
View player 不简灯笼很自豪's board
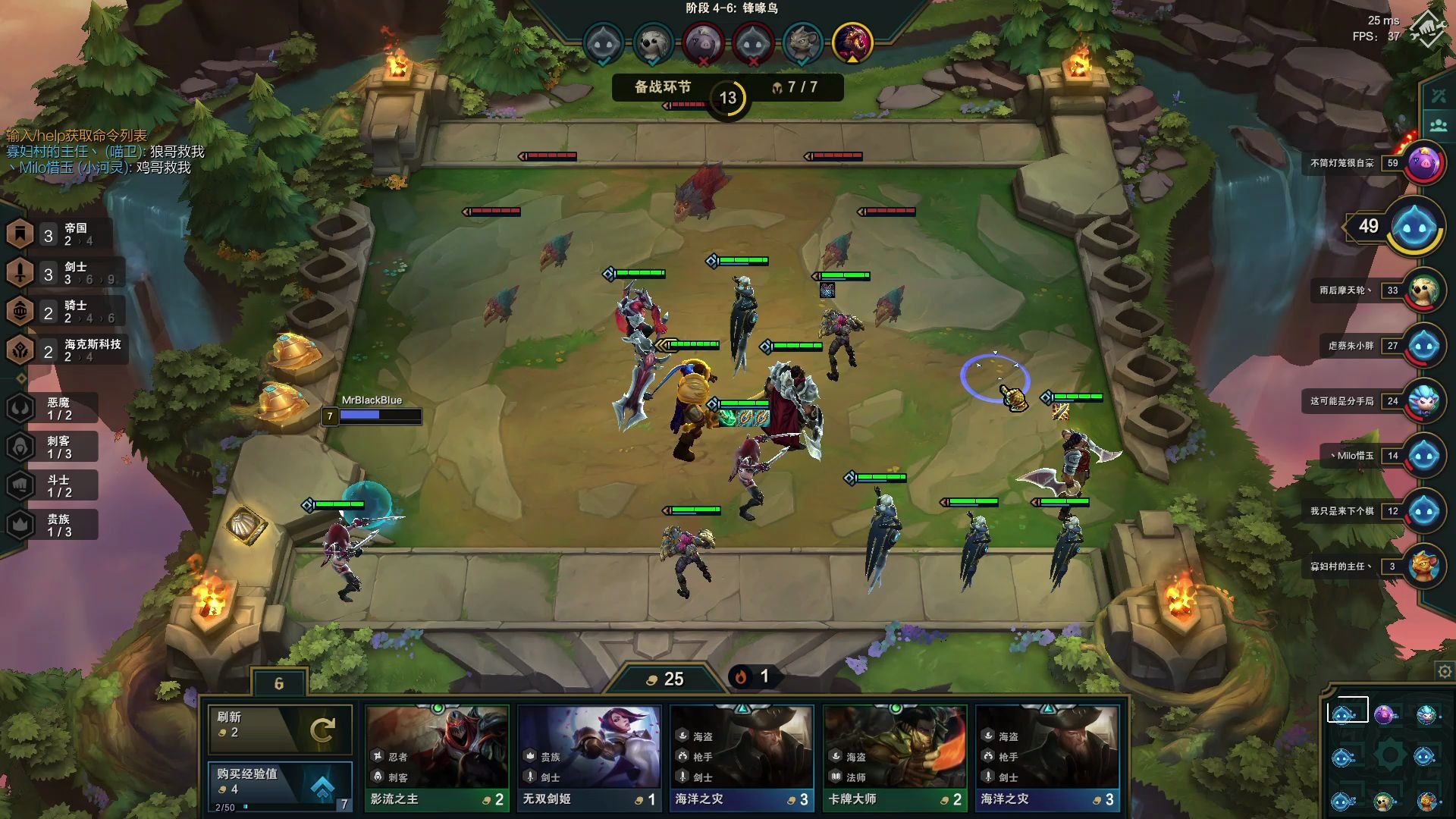[1423, 163]
